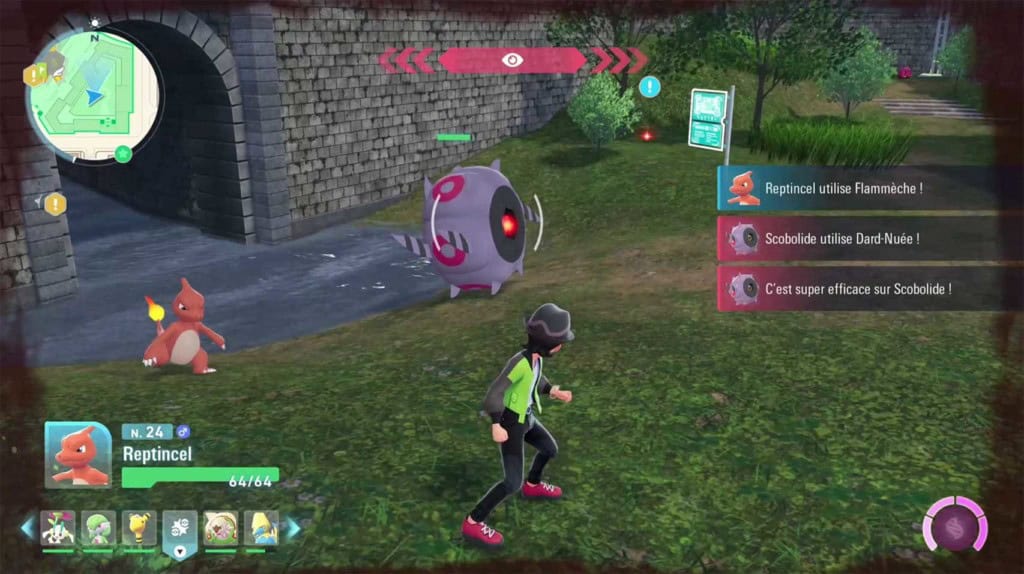Open the circular minimap
The width and height of the screenshot is (1024, 574).
[x=93, y=95]
